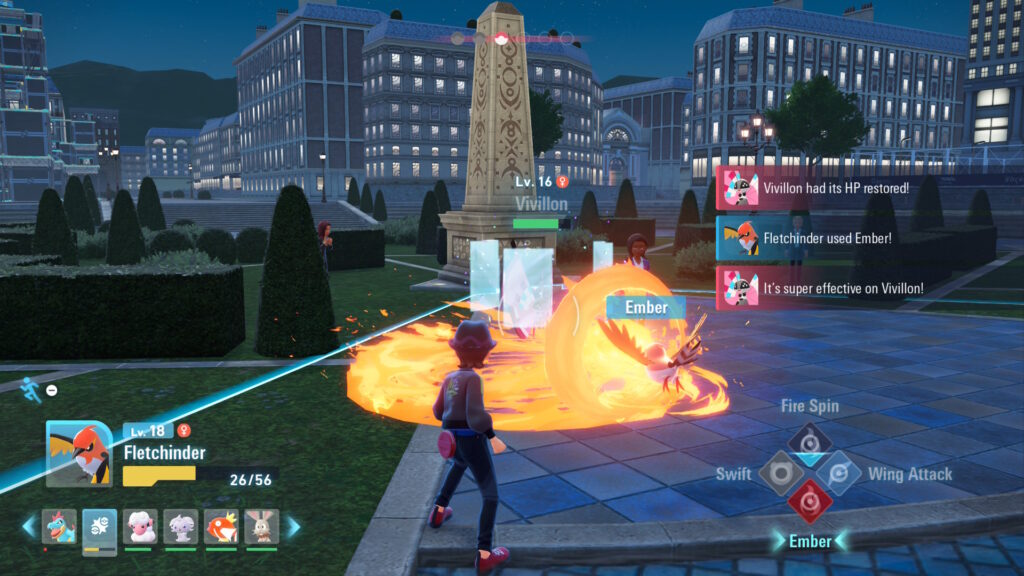Switch to Magikarp in the party
This screenshot has width=1024, height=576.
pos(221,526)
